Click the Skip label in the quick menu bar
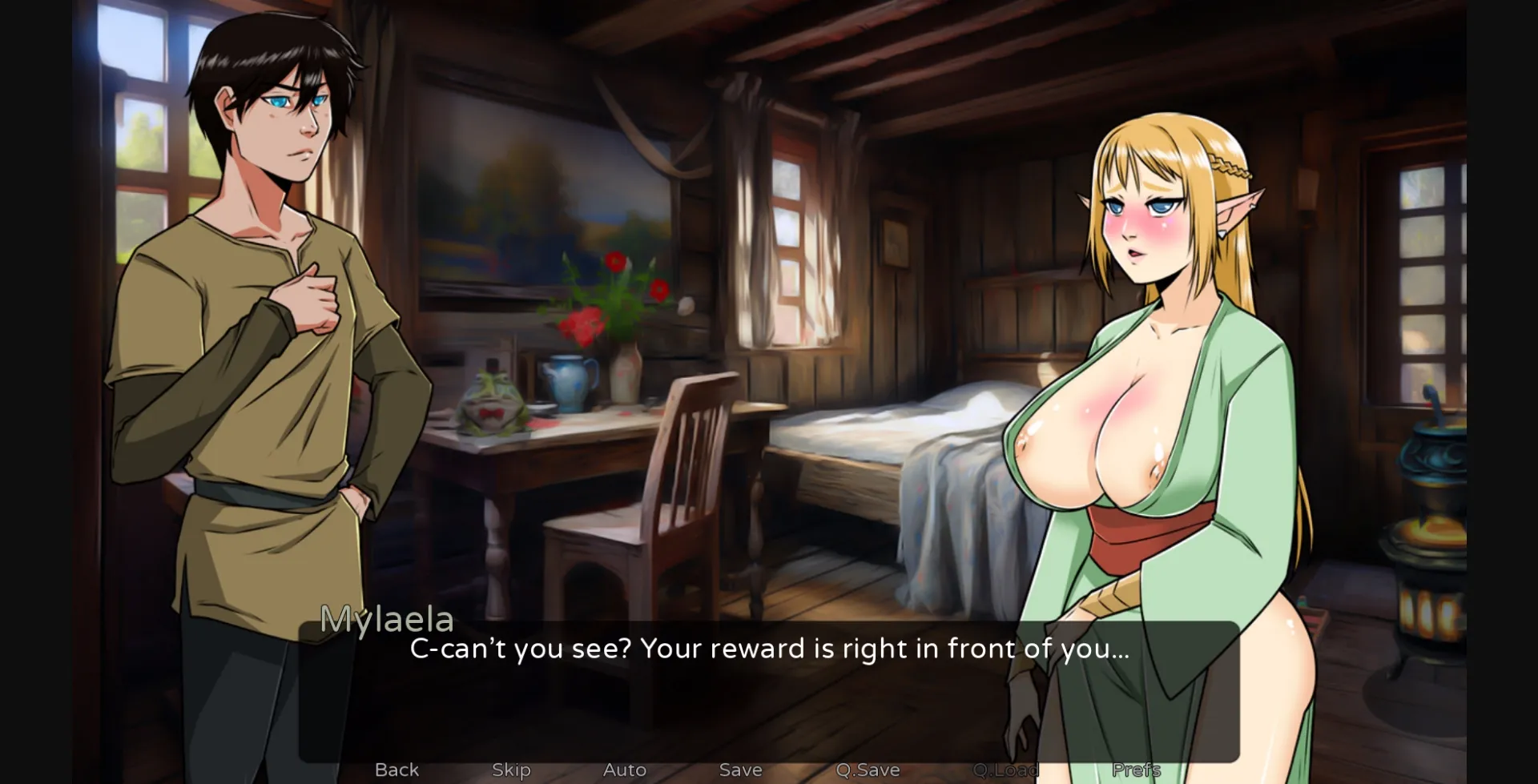The height and width of the screenshot is (784, 1538). coord(510,769)
